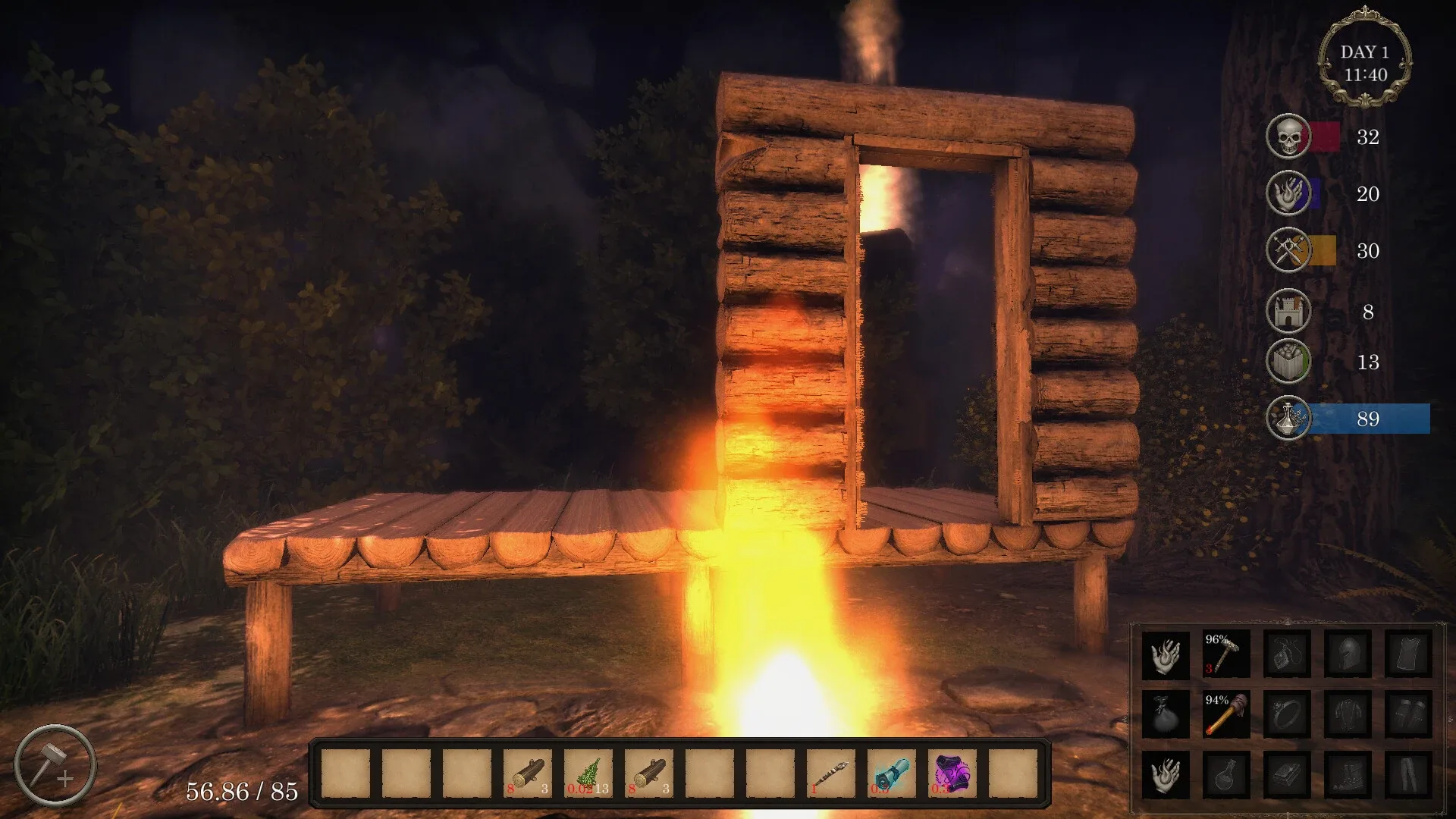Select the flaming hand spell in inventory

click(1166, 656)
